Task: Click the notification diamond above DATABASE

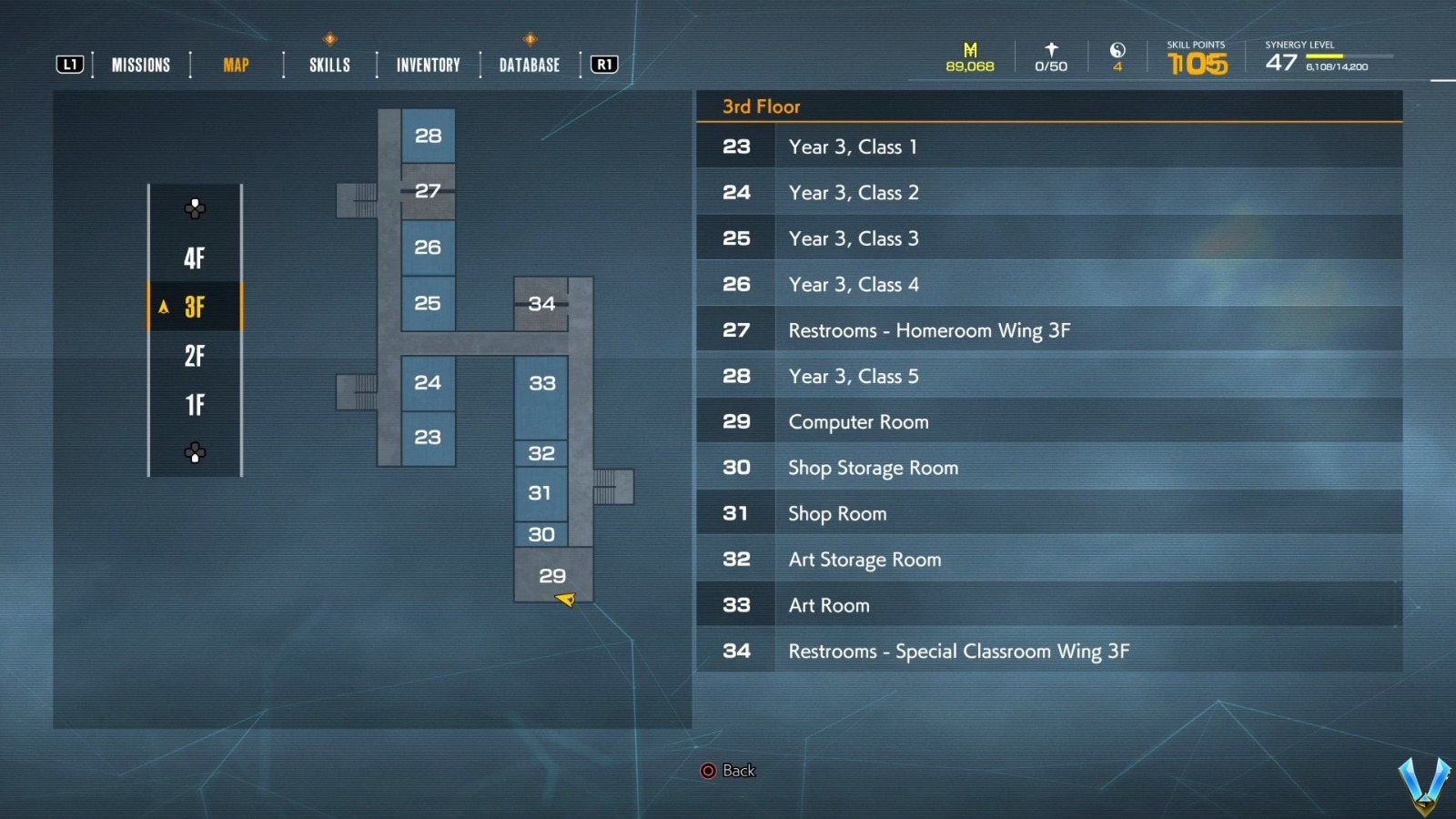Action: (528, 38)
